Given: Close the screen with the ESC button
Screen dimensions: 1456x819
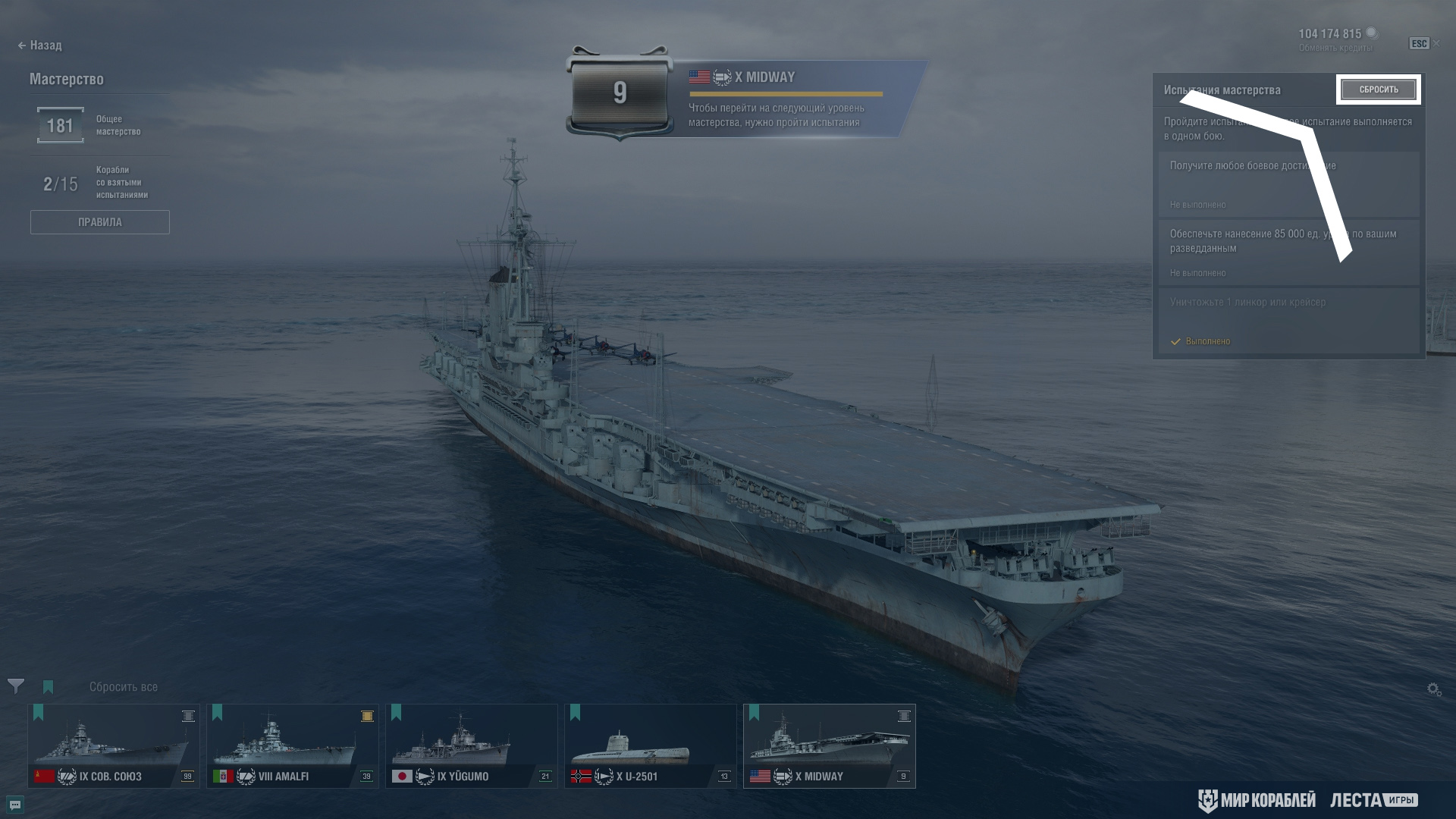Looking at the screenshot, I should point(1419,44).
